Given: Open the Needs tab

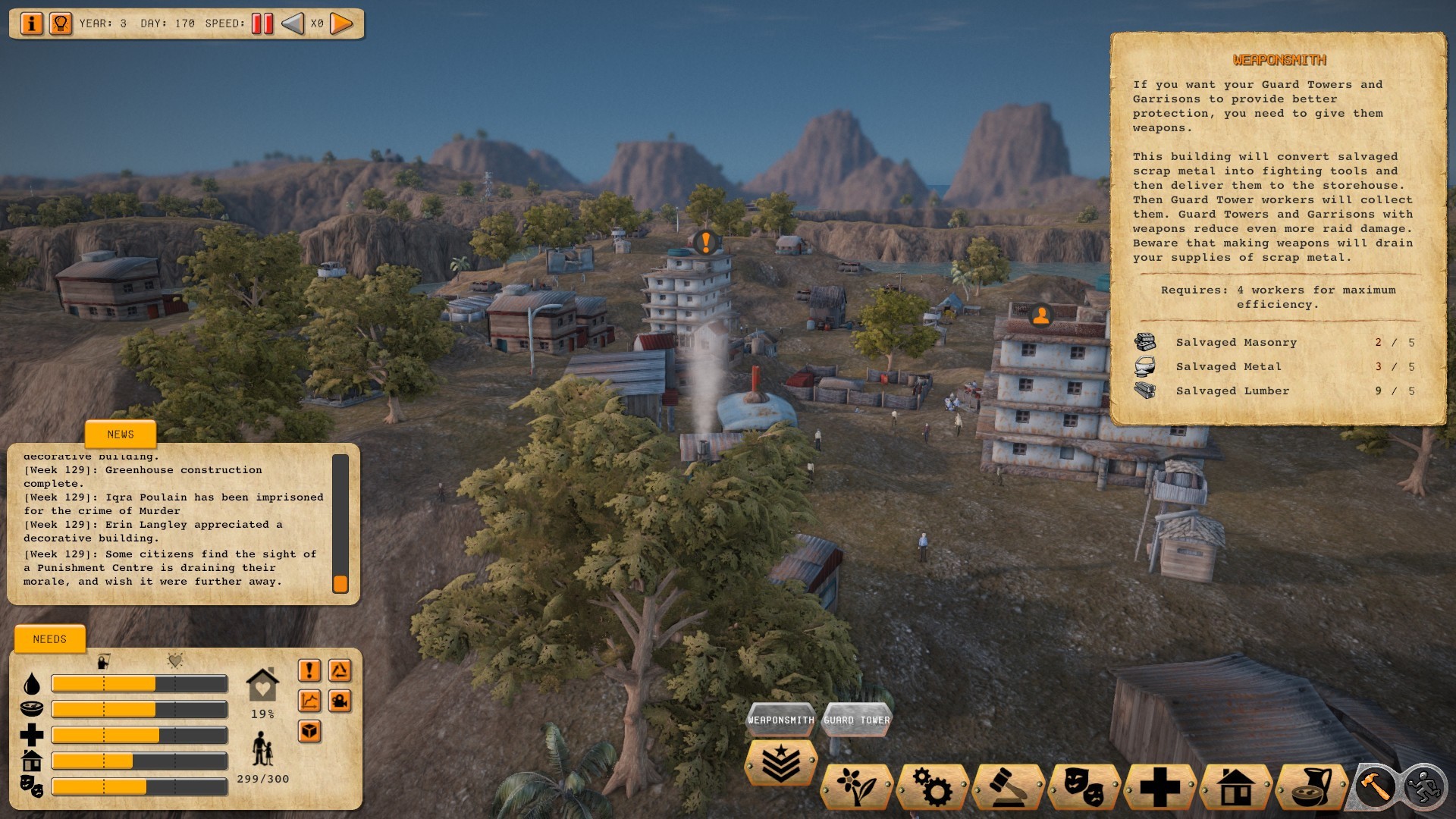Looking at the screenshot, I should 50,639.
